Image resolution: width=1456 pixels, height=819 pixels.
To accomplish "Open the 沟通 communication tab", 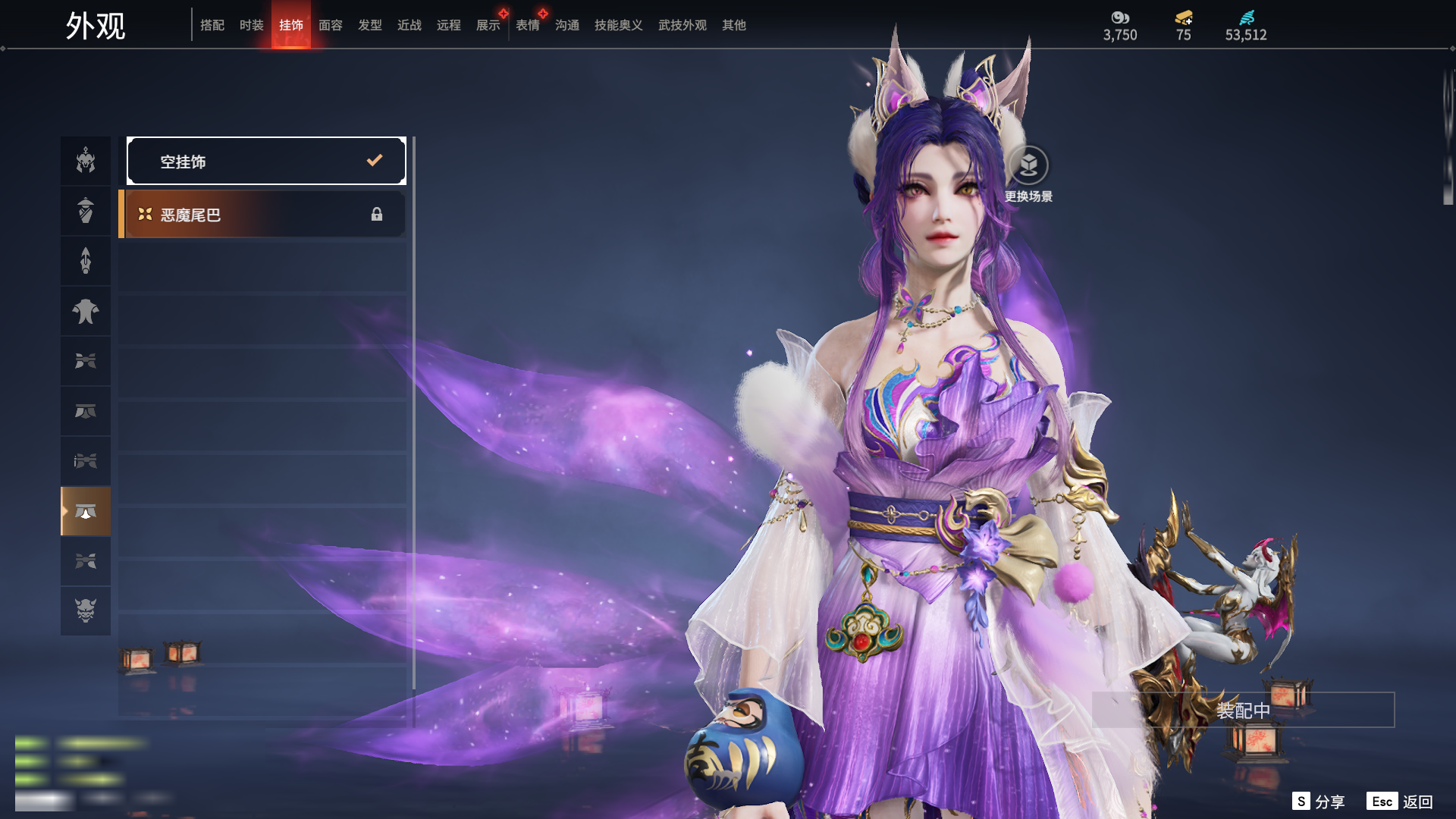I will [x=566, y=25].
